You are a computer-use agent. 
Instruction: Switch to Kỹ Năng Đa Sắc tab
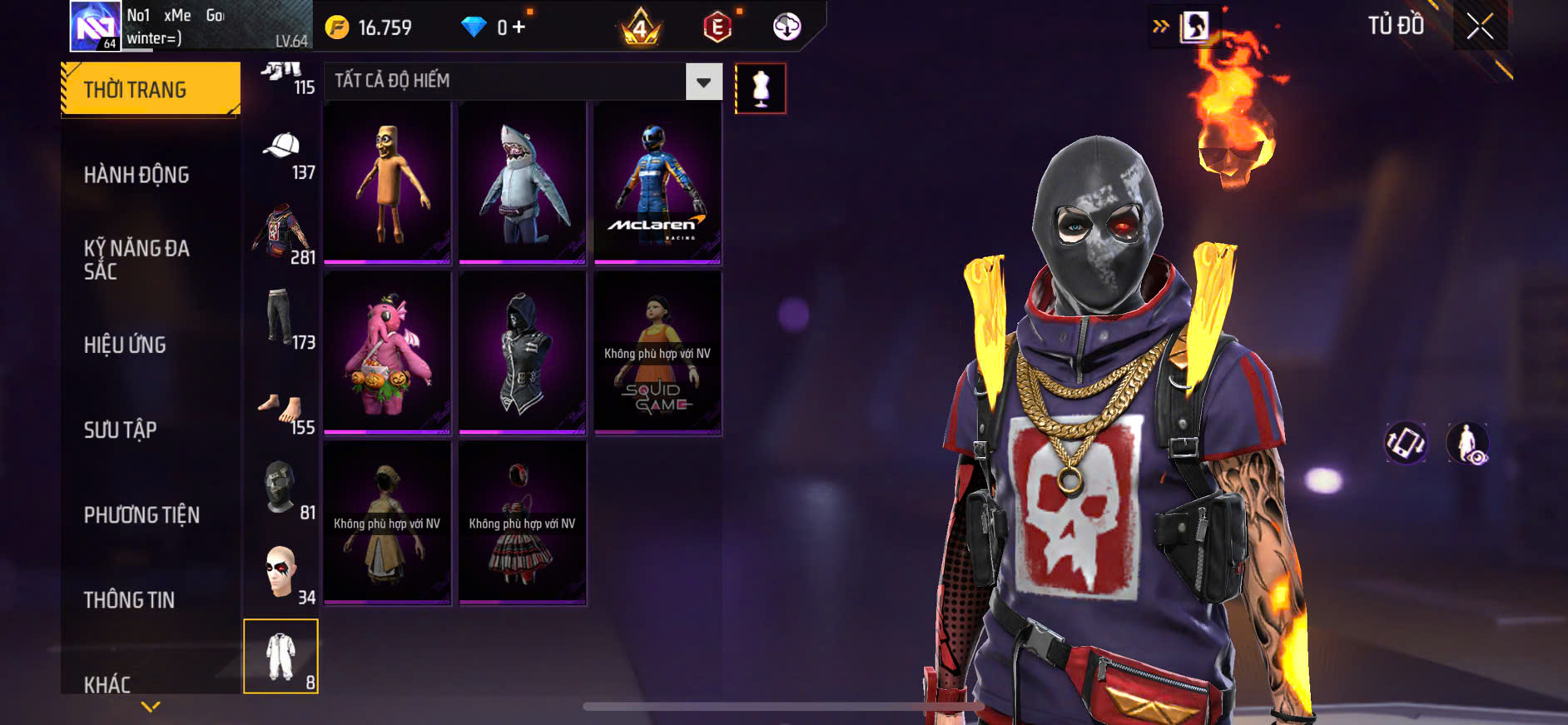tap(136, 259)
